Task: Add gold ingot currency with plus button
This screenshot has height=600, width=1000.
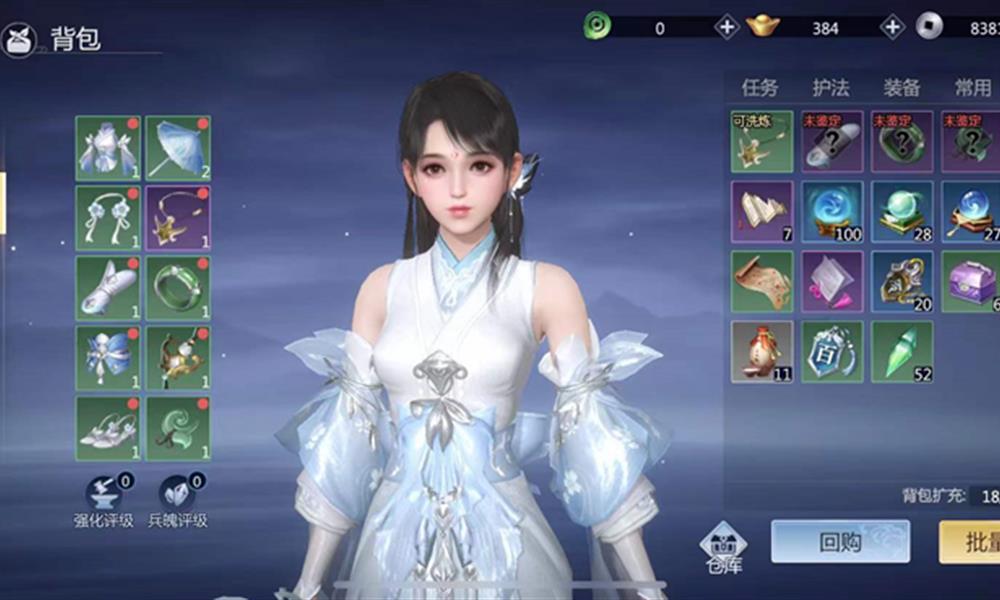Action: (x=892, y=27)
